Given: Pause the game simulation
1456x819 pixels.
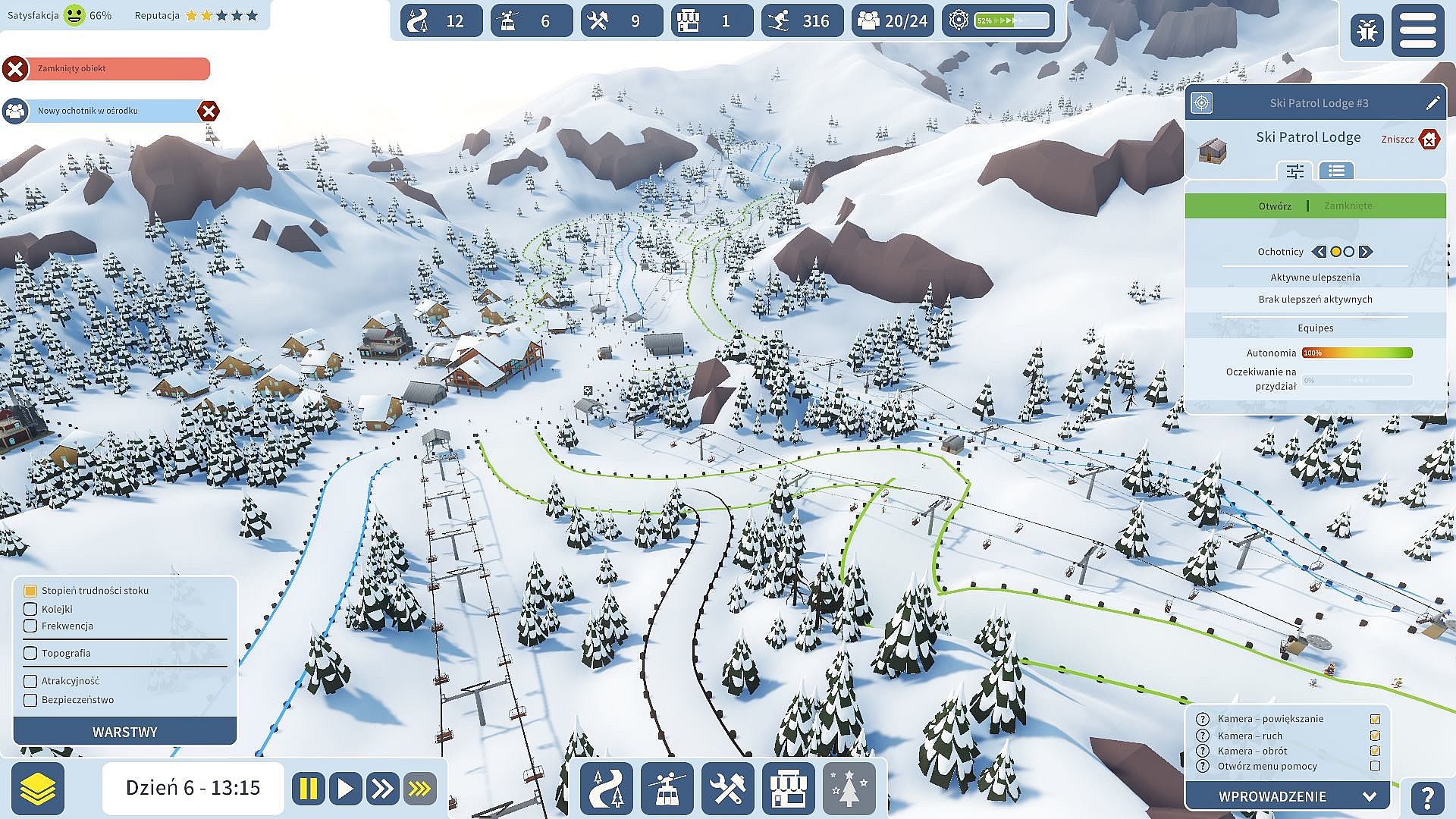Looking at the screenshot, I should tap(308, 789).
